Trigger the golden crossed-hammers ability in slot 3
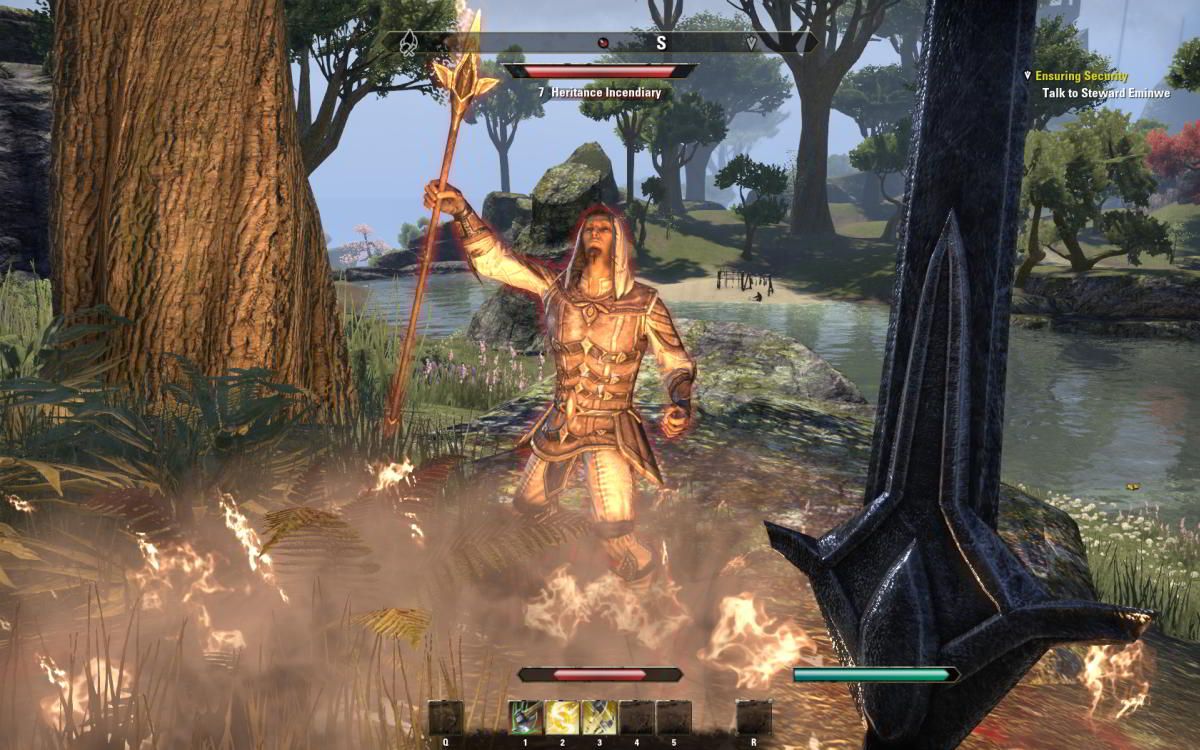The width and height of the screenshot is (1200, 750). pyautogui.click(x=599, y=717)
